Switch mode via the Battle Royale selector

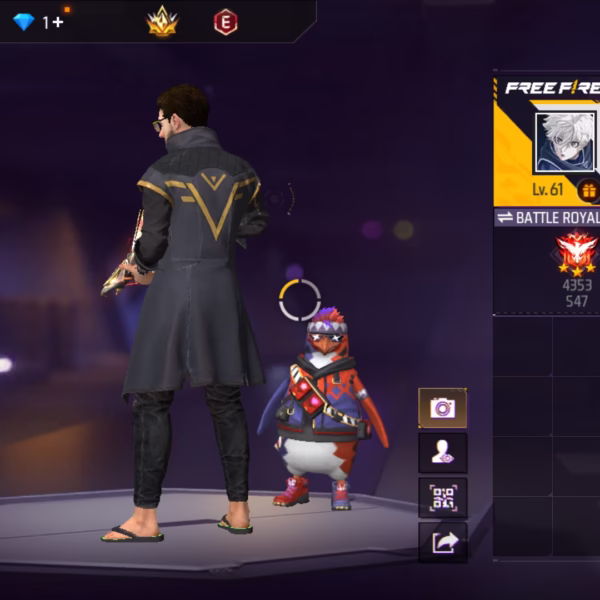(548, 217)
